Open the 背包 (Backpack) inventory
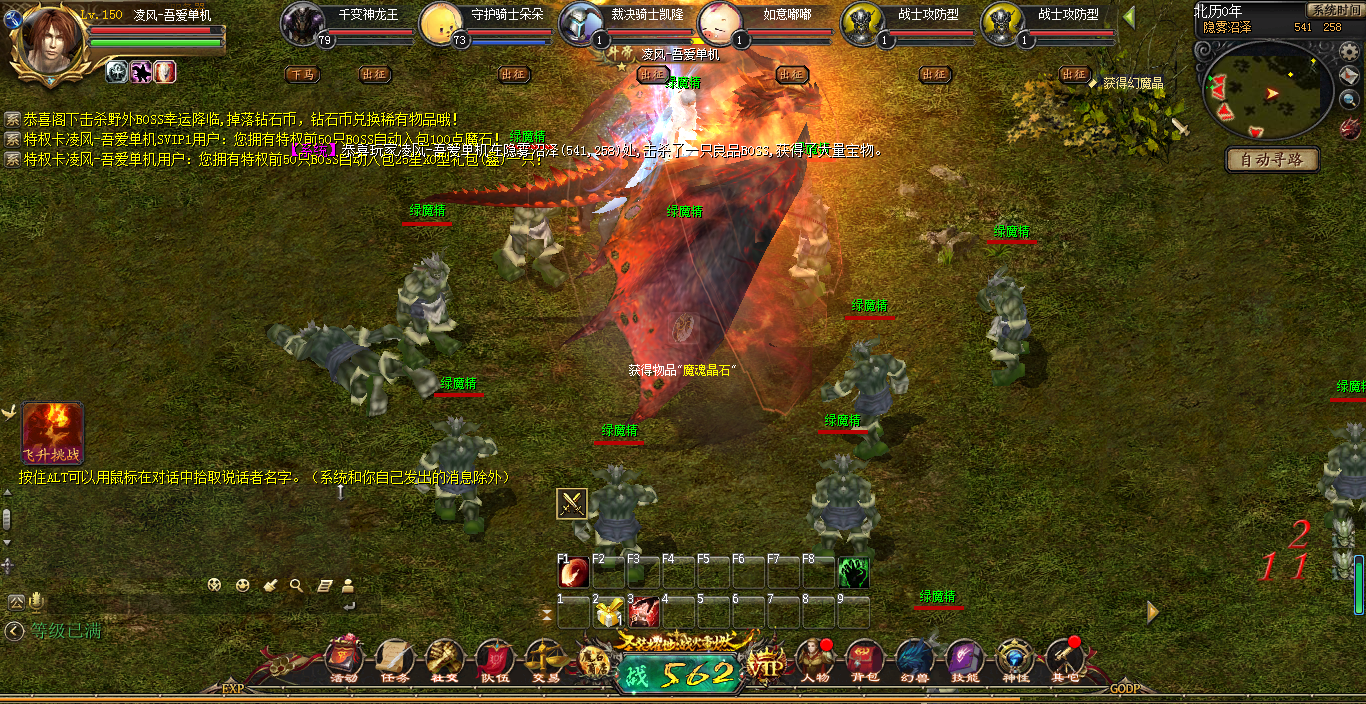Viewport: 1366px width, 704px height. pos(864,659)
